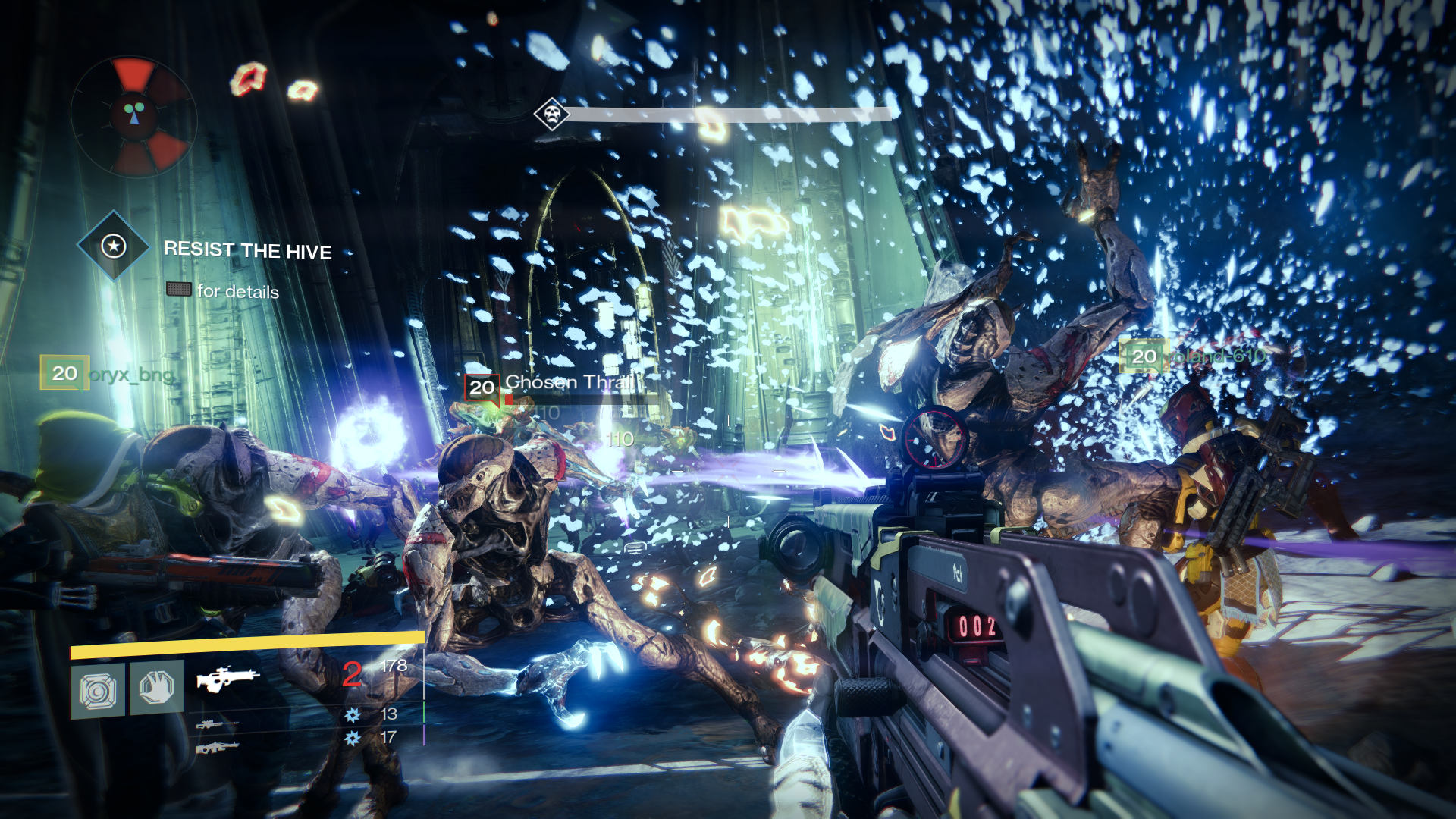
Task: Select the grenade ability icon
Action: (98, 690)
